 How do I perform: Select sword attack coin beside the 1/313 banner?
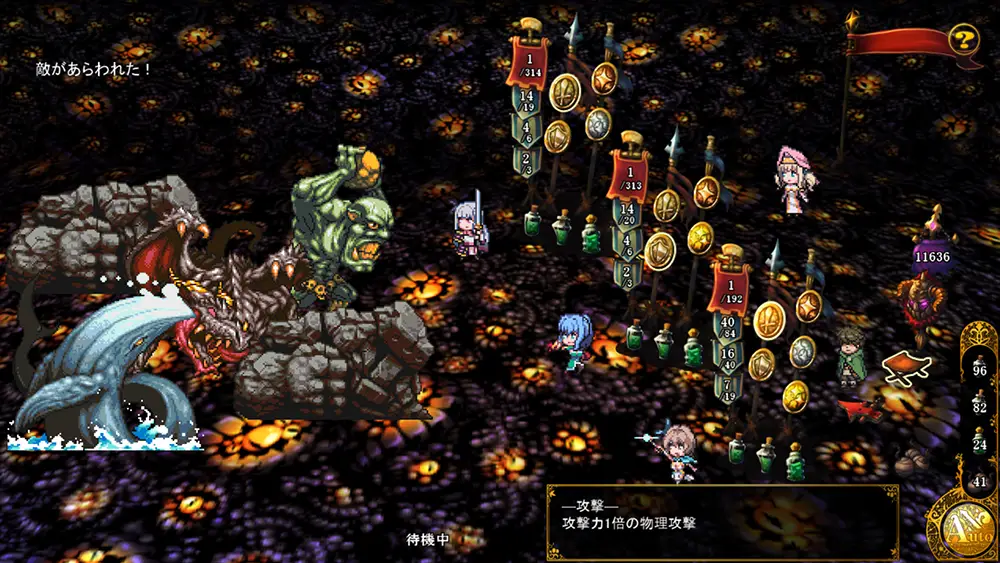(667, 205)
